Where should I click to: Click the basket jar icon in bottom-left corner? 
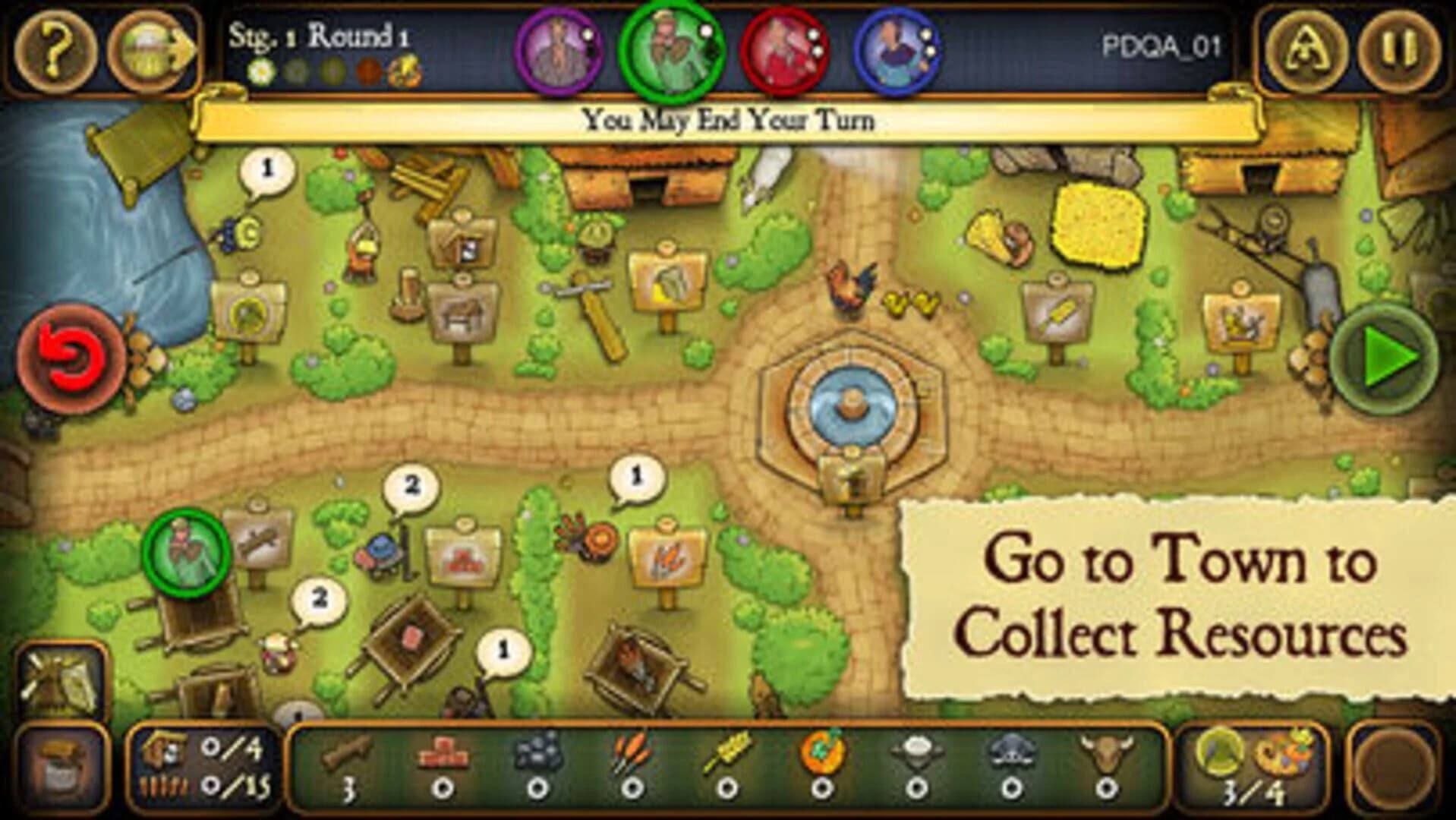tap(61, 767)
